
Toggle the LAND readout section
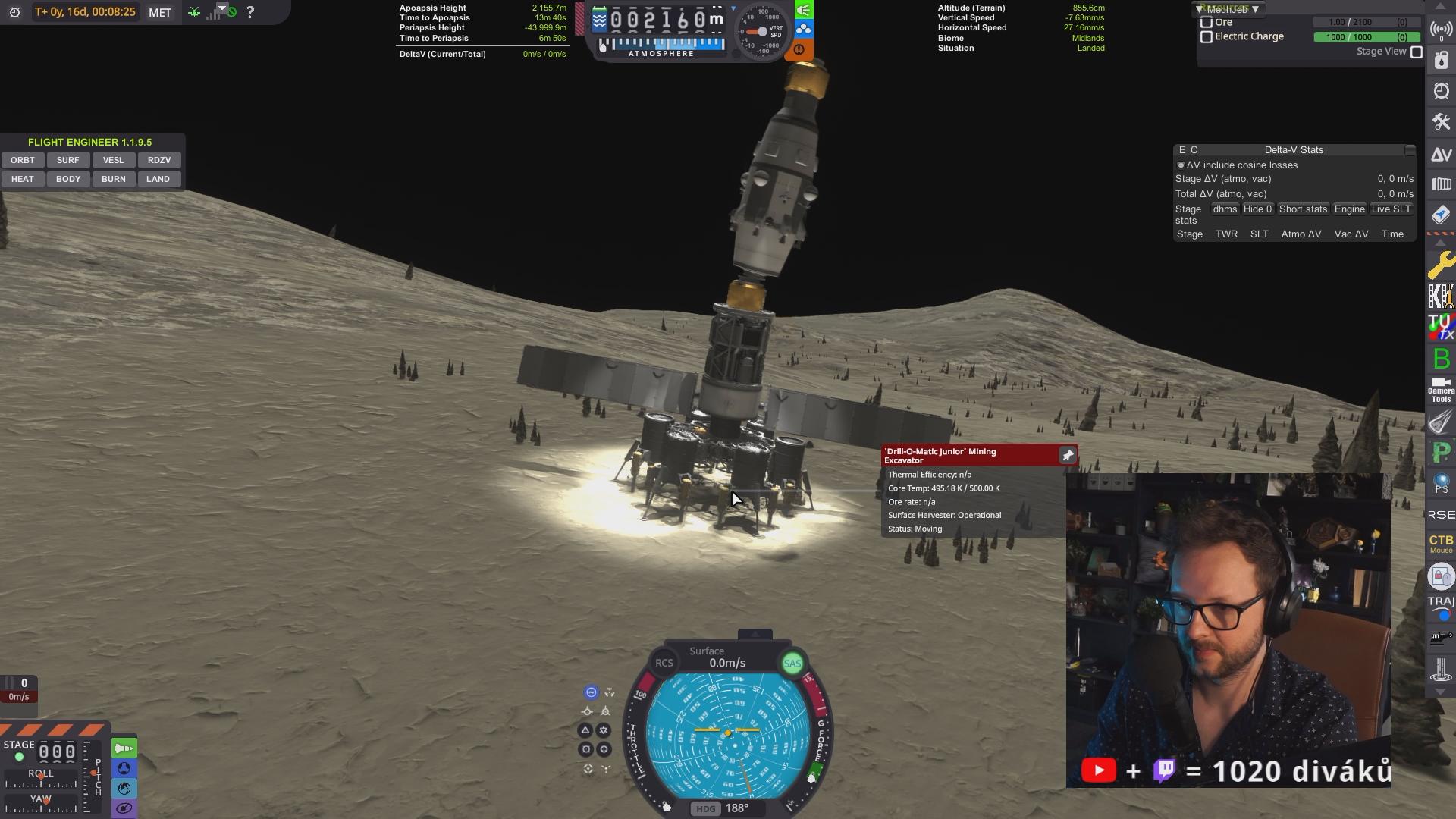[158, 179]
